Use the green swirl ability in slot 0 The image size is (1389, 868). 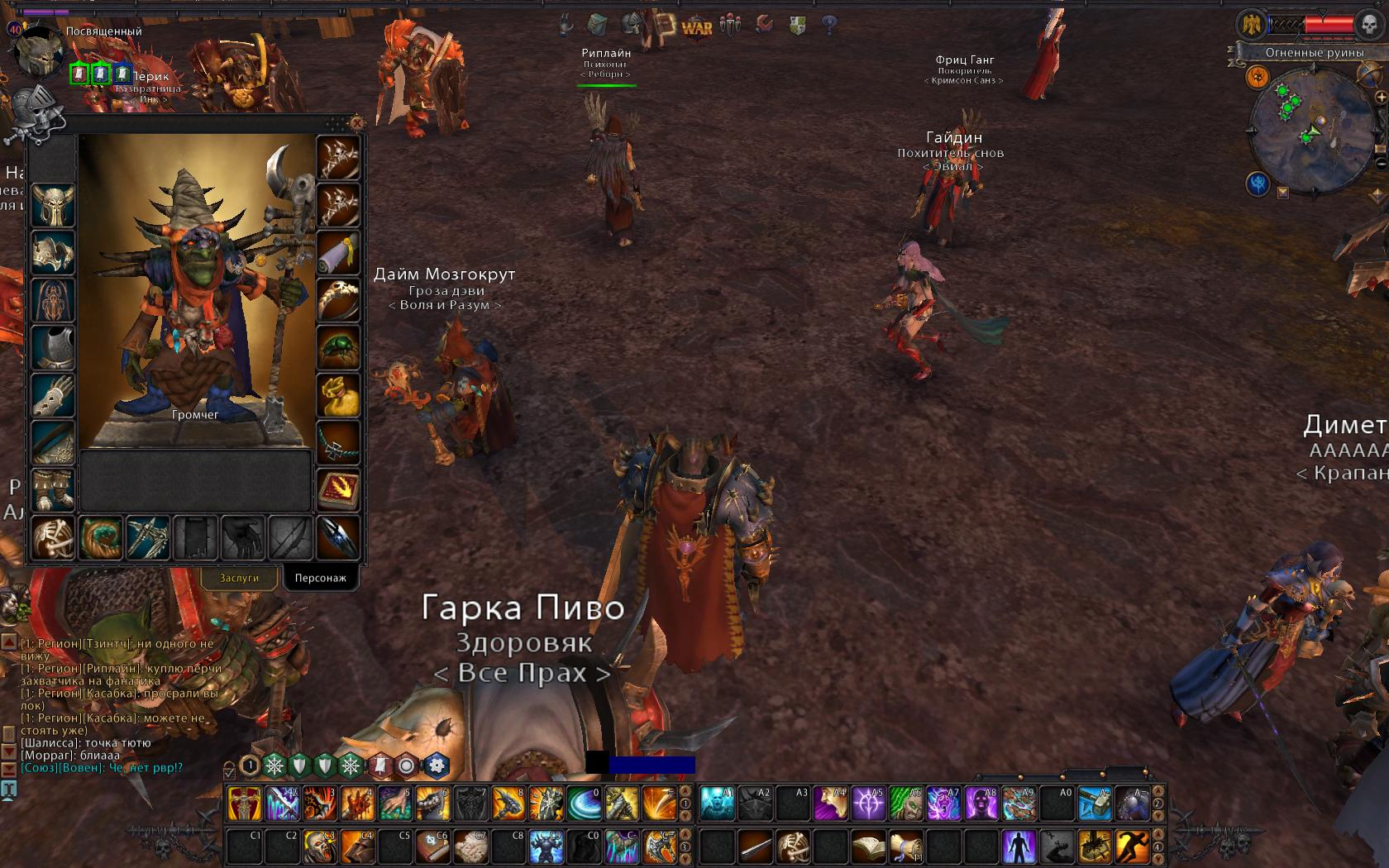pos(585,804)
